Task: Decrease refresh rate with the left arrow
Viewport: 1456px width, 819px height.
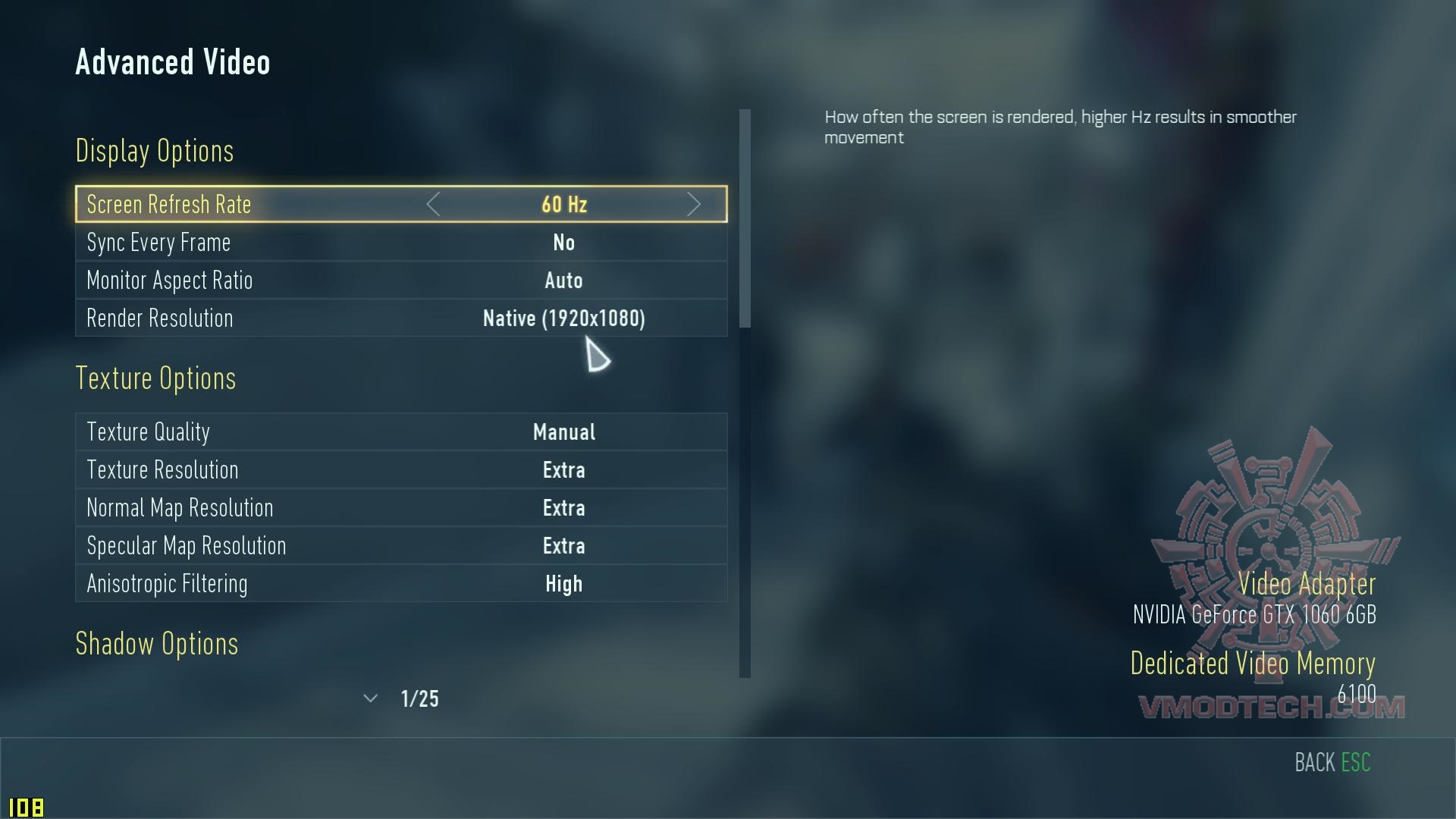Action: pyautogui.click(x=433, y=205)
